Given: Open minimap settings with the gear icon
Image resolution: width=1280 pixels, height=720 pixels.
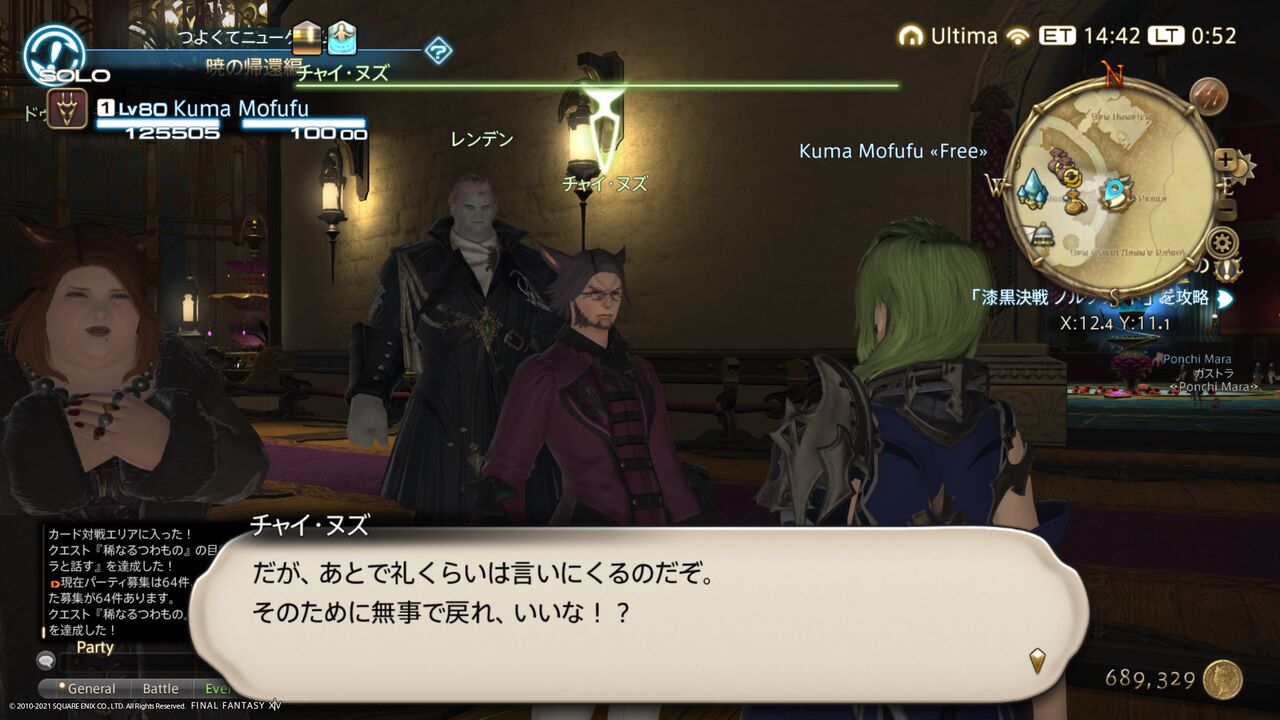Looking at the screenshot, I should pyautogui.click(x=1221, y=240).
